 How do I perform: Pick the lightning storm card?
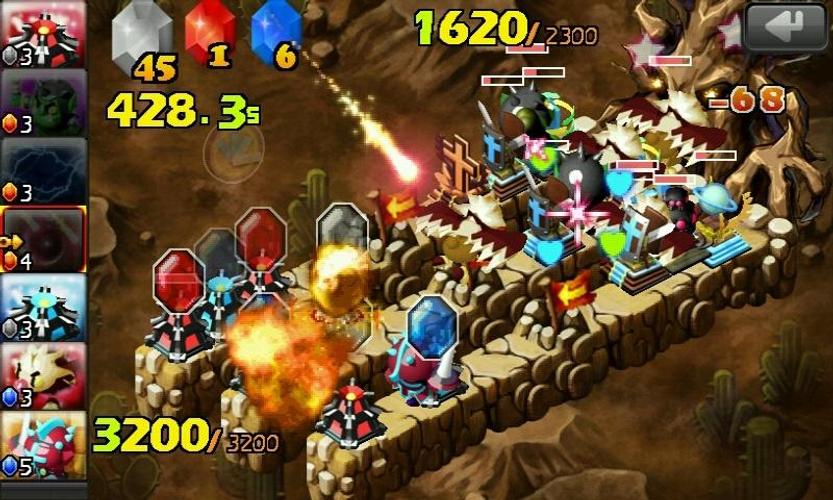(43, 169)
